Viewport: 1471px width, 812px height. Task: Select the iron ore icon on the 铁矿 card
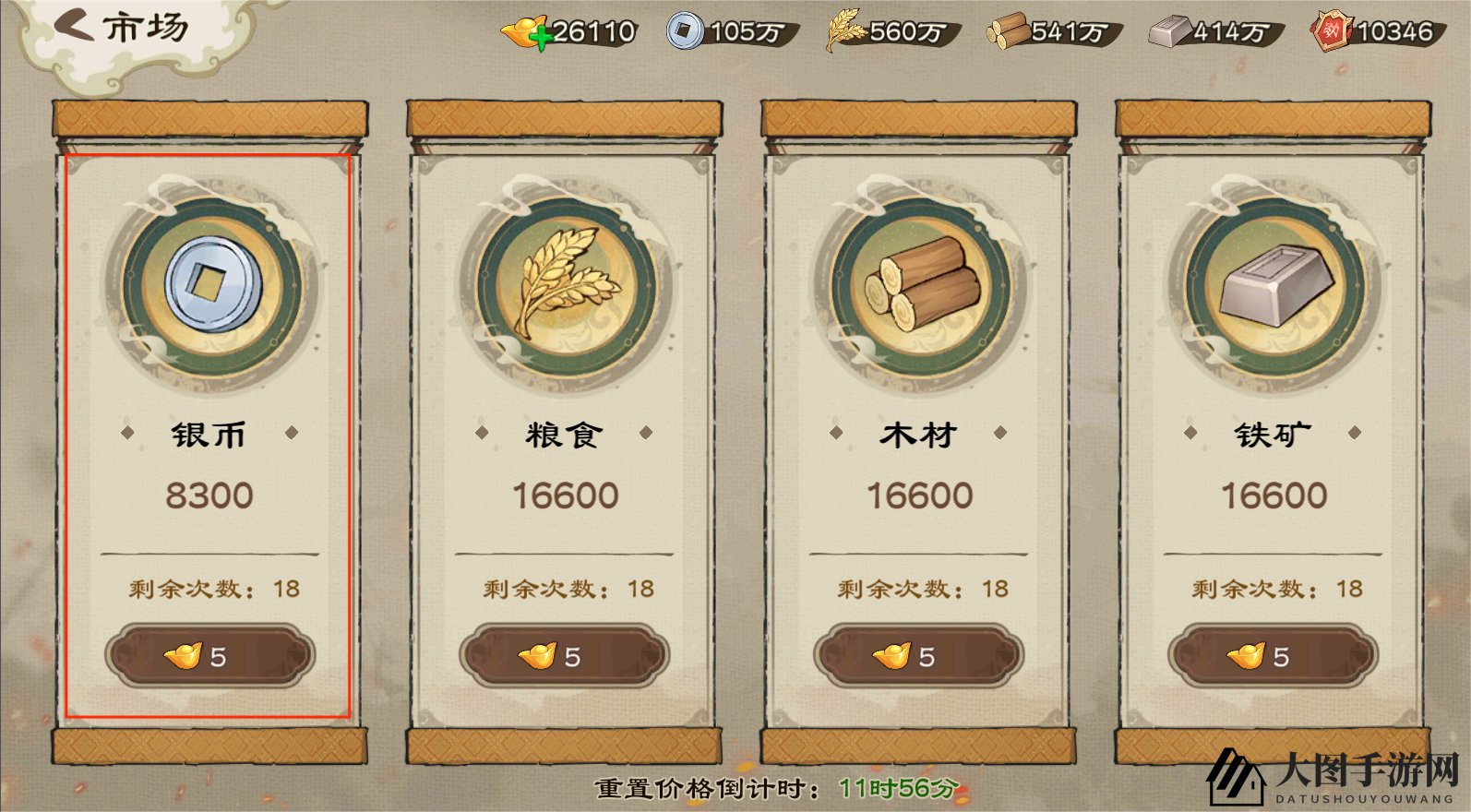(1270, 286)
